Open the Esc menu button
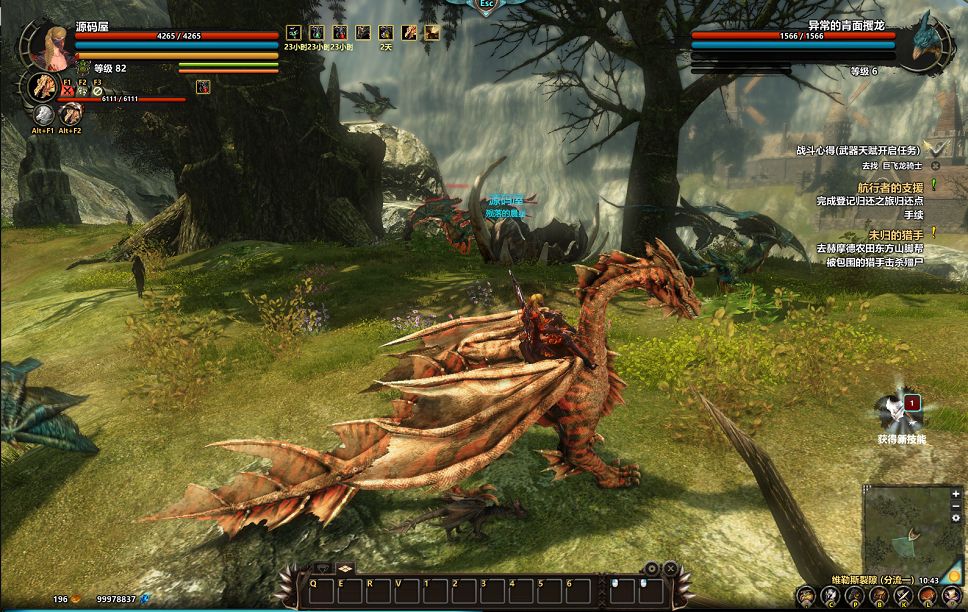The image size is (968, 612). tap(486, 5)
